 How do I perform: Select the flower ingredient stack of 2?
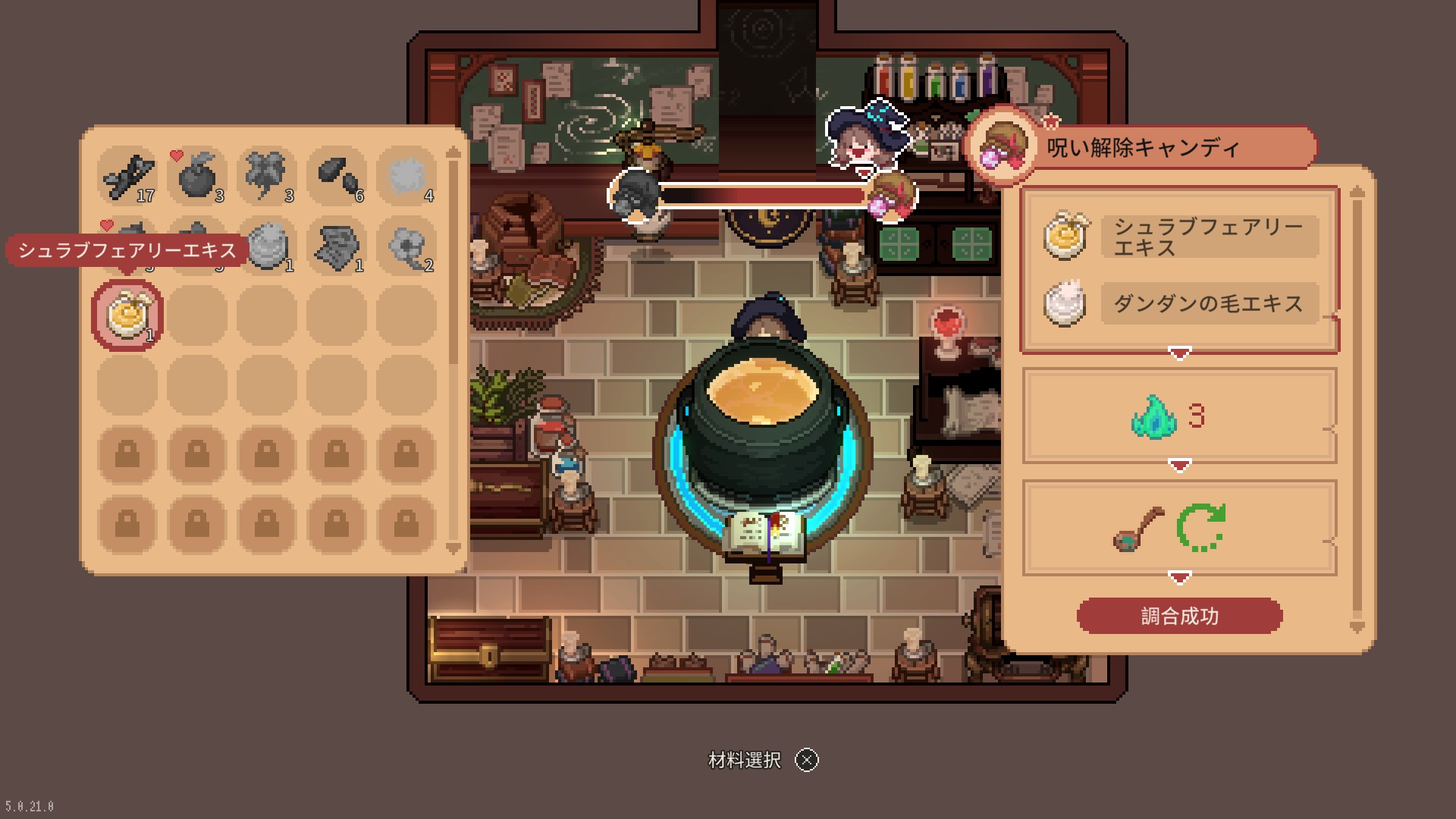(x=406, y=246)
